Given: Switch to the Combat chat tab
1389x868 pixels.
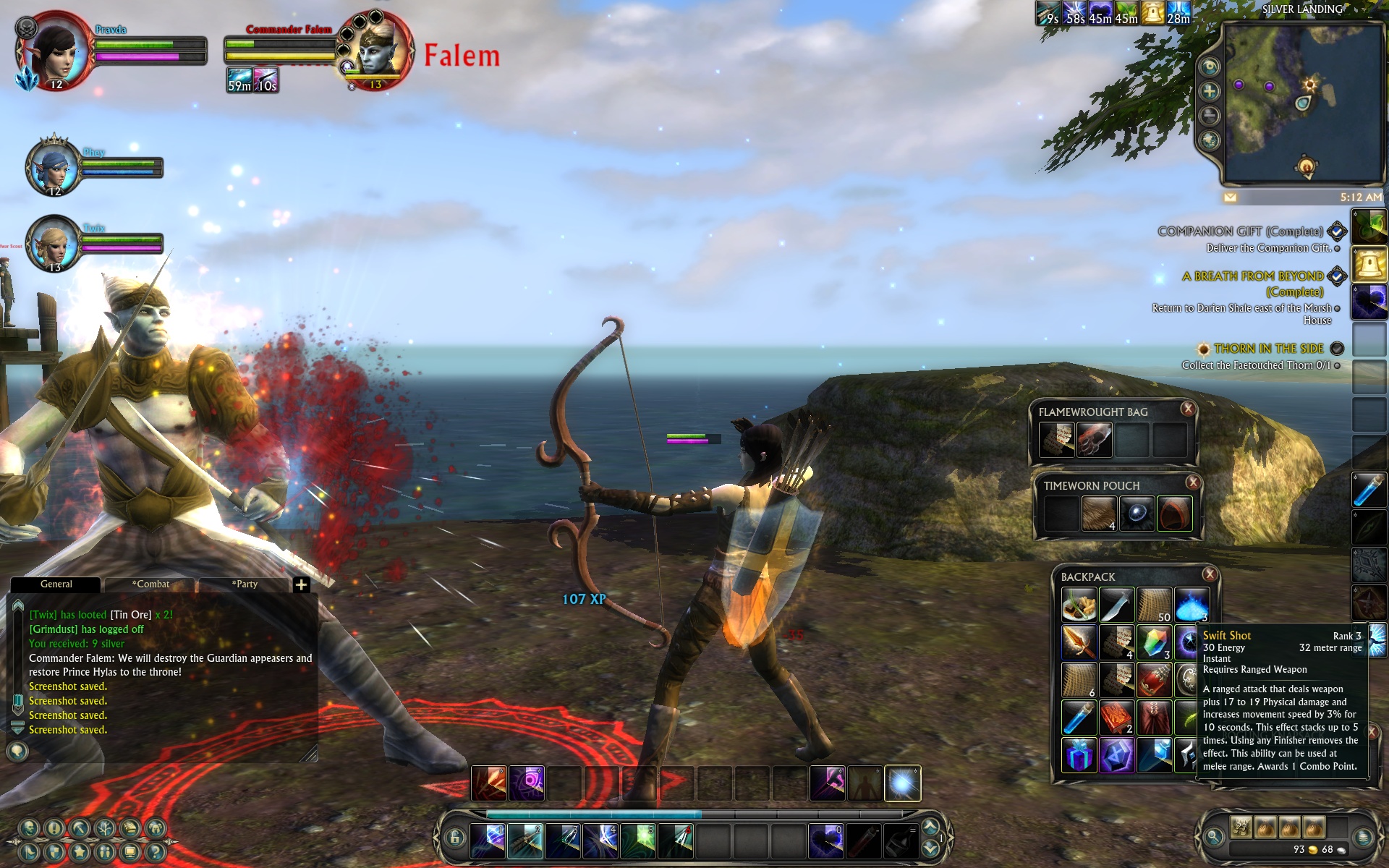Looking at the screenshot, I should tap(150, 584).
